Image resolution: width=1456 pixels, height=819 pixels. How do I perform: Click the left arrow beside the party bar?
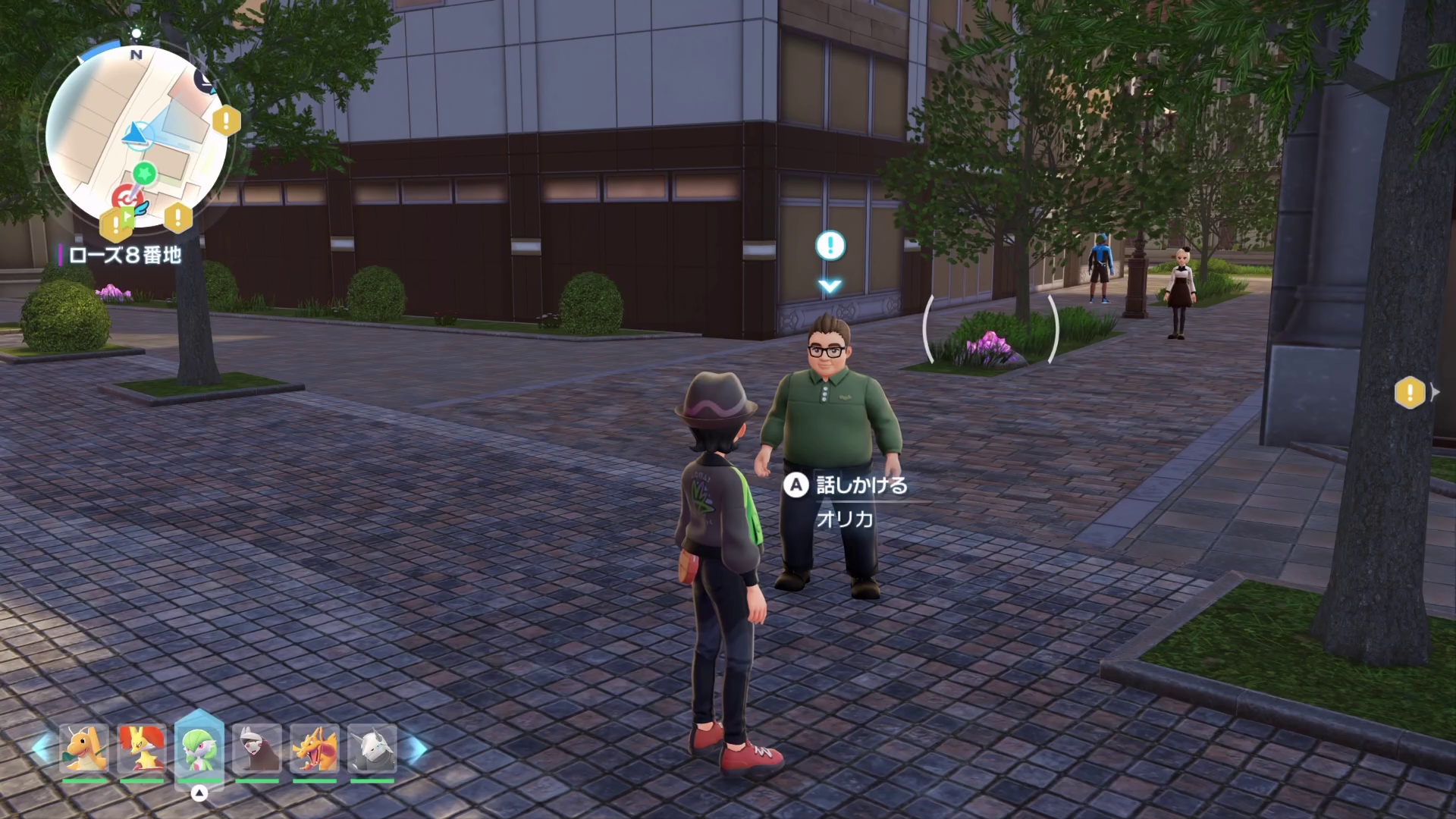(42, 748)
